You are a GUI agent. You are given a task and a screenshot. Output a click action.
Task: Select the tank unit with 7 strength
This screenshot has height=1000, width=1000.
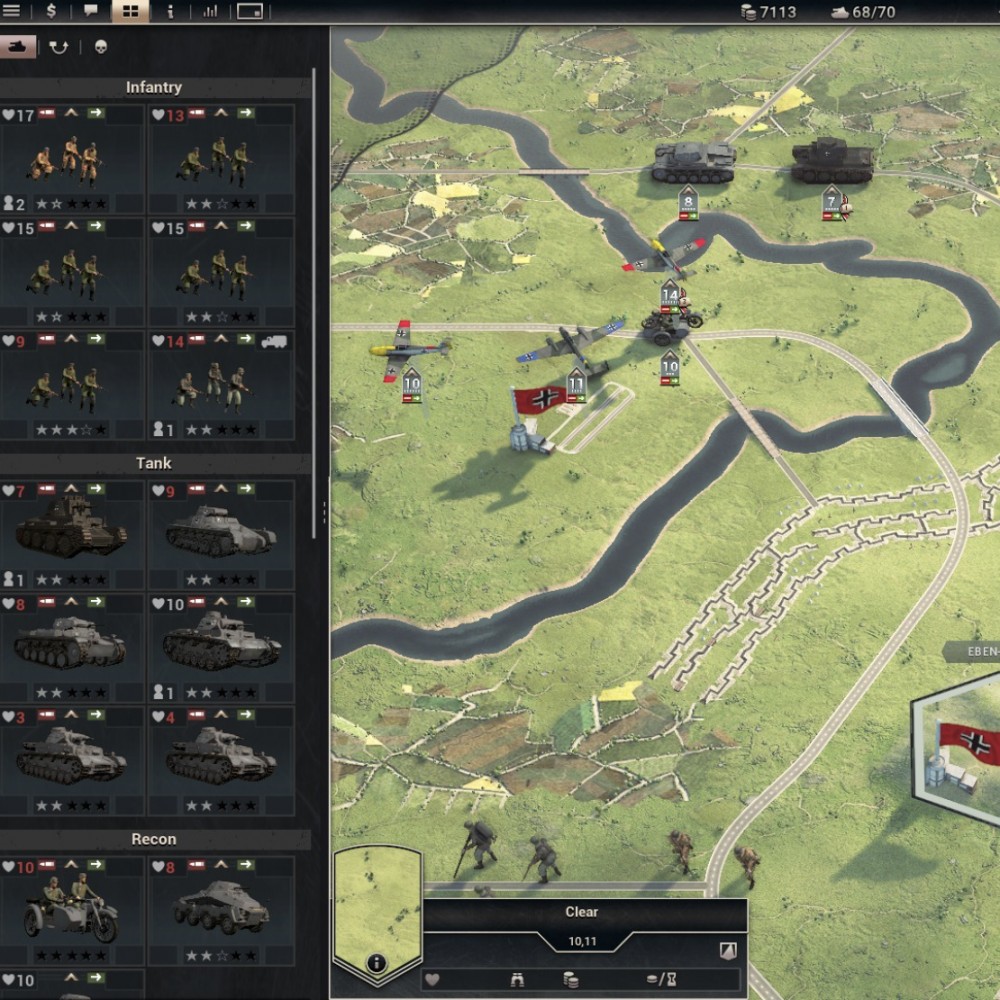(71, 534)
